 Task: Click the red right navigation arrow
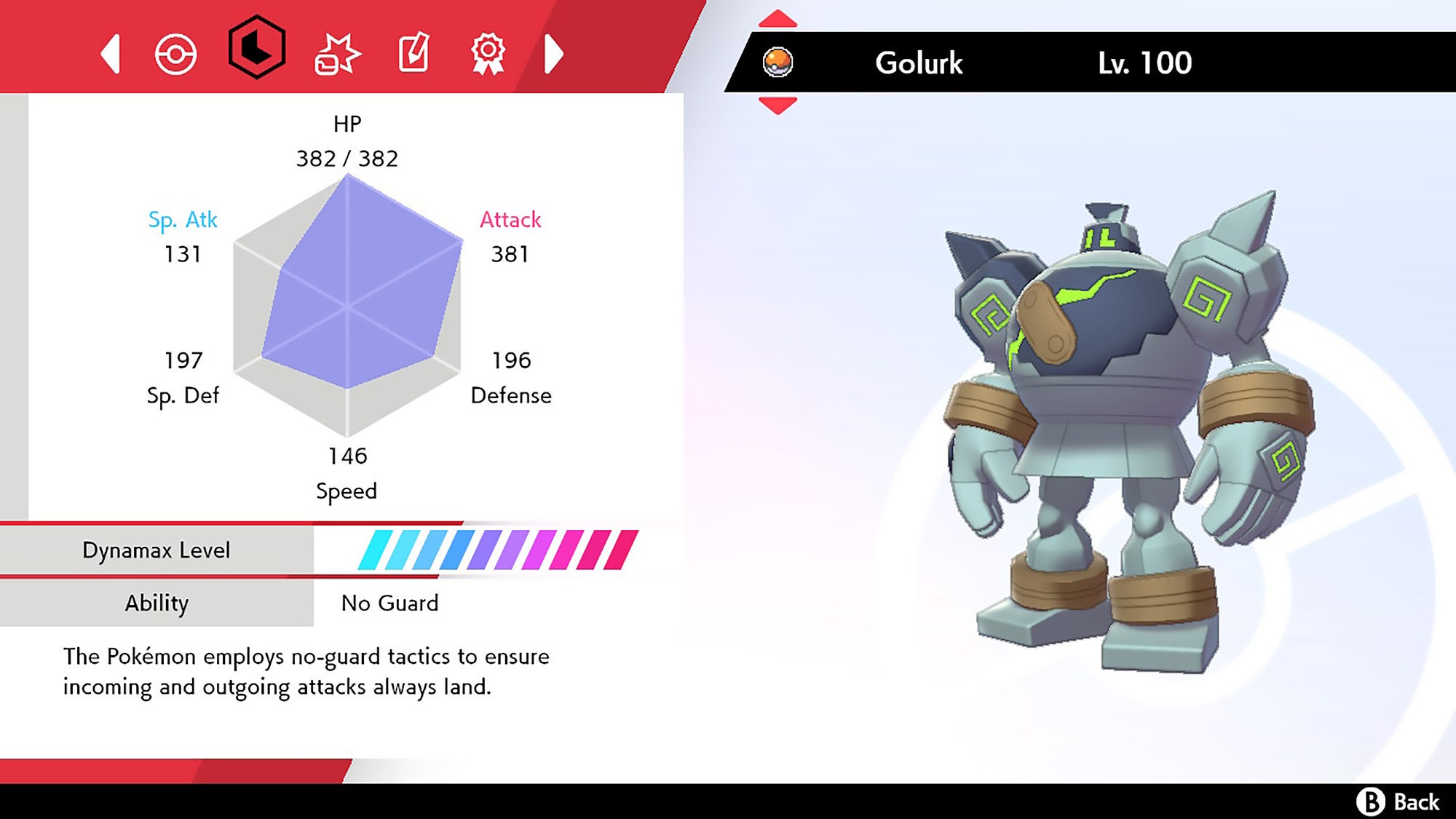[553, 52]
